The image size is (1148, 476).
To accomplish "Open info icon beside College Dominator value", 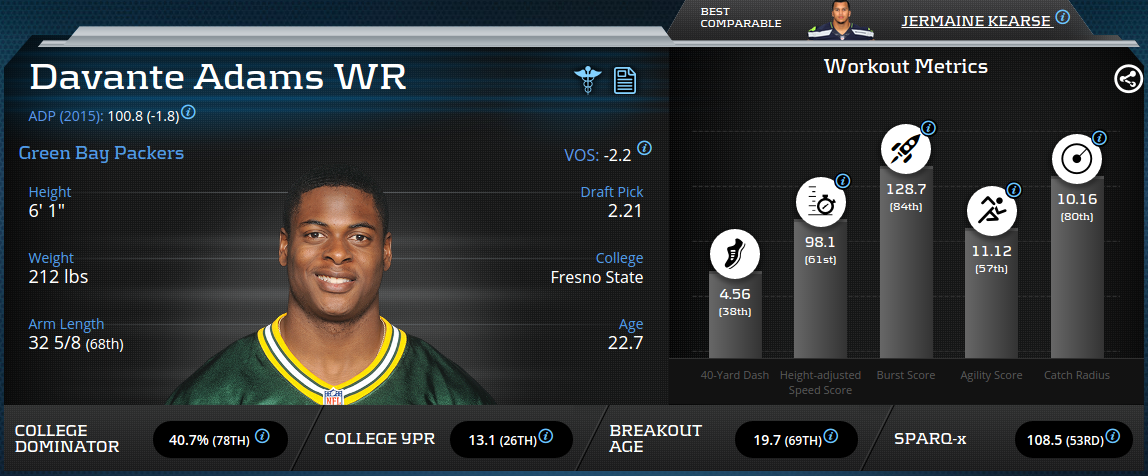I will (263, 436).
